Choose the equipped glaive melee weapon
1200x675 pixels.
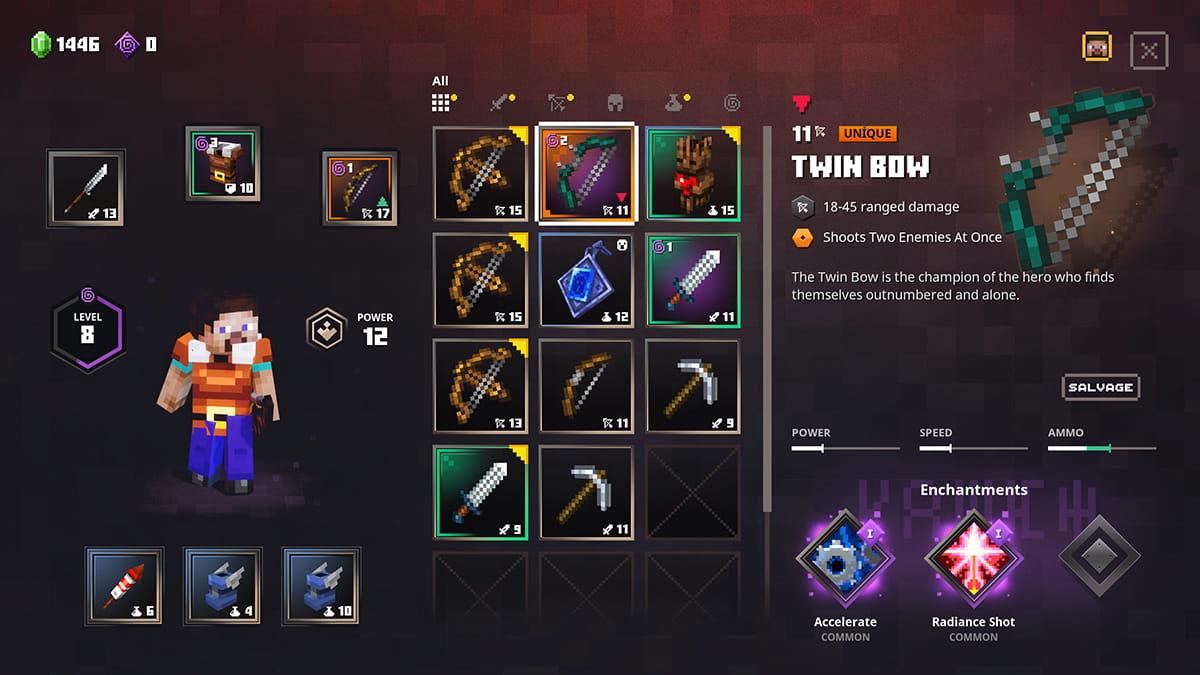coord(86,187)
